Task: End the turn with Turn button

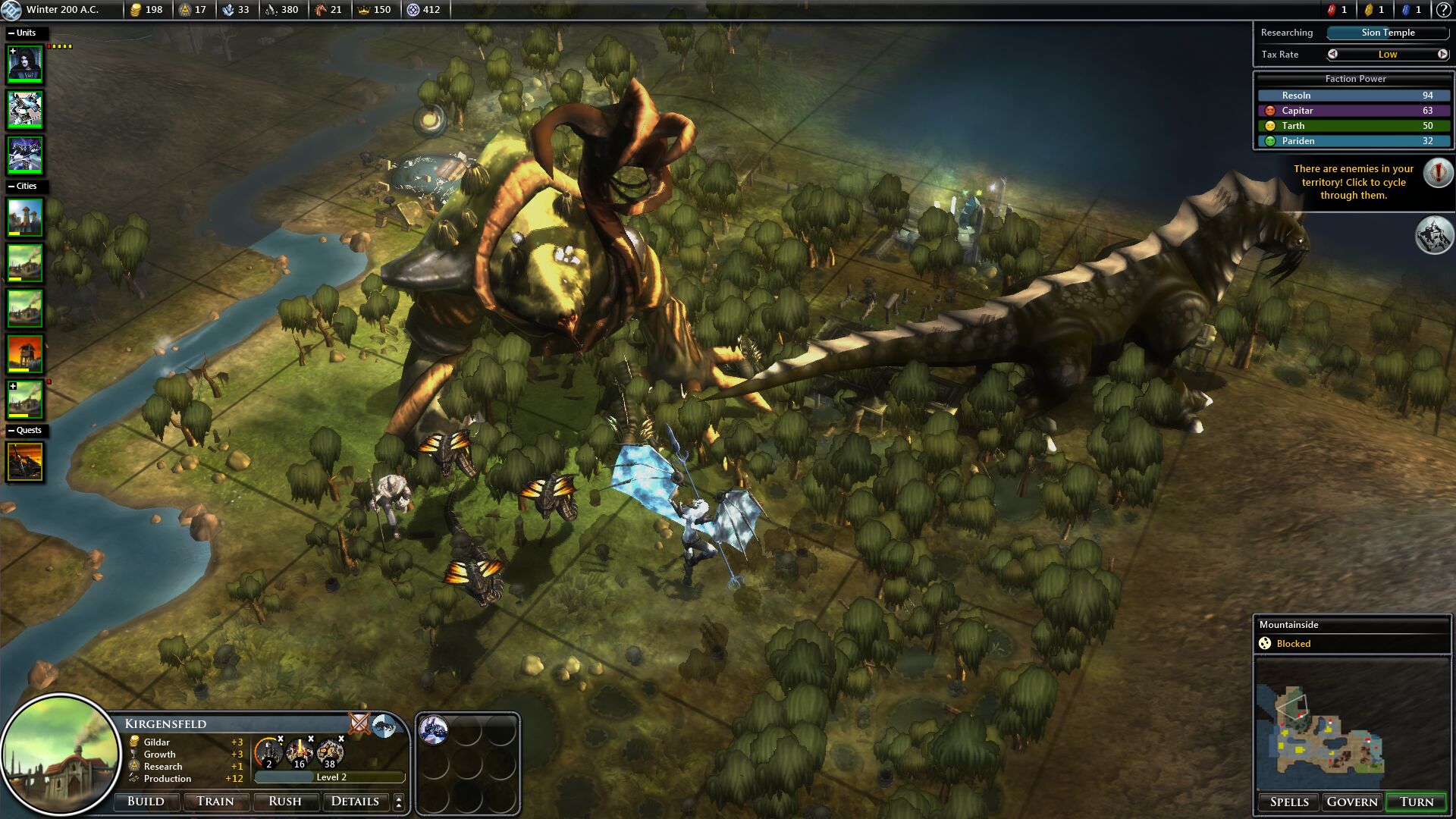Action: click(1416, 802)
